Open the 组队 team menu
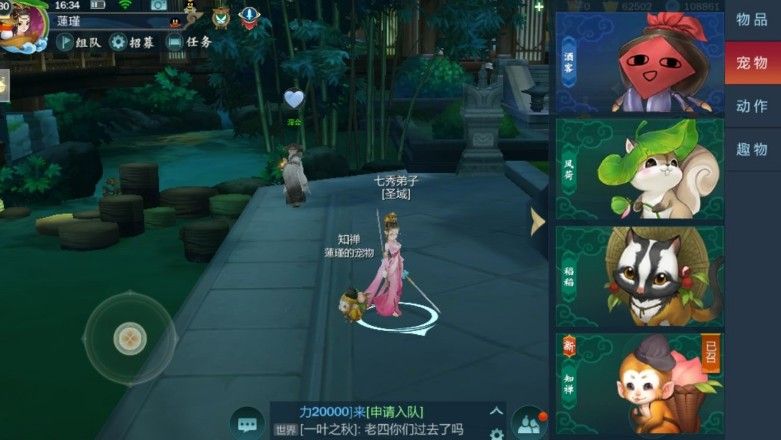This screenshot has width=781, height=440. coord(78,42)
